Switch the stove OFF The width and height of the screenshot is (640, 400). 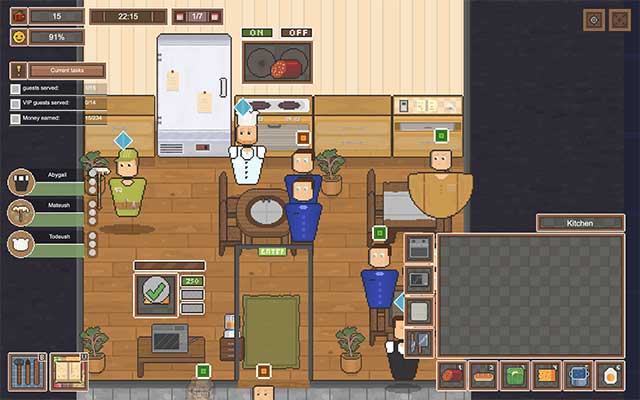click(296, 33)
